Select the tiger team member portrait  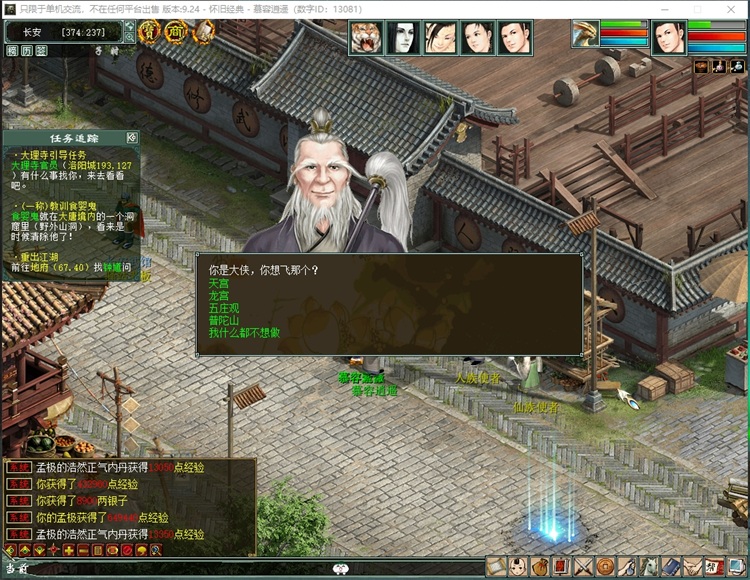366,38
